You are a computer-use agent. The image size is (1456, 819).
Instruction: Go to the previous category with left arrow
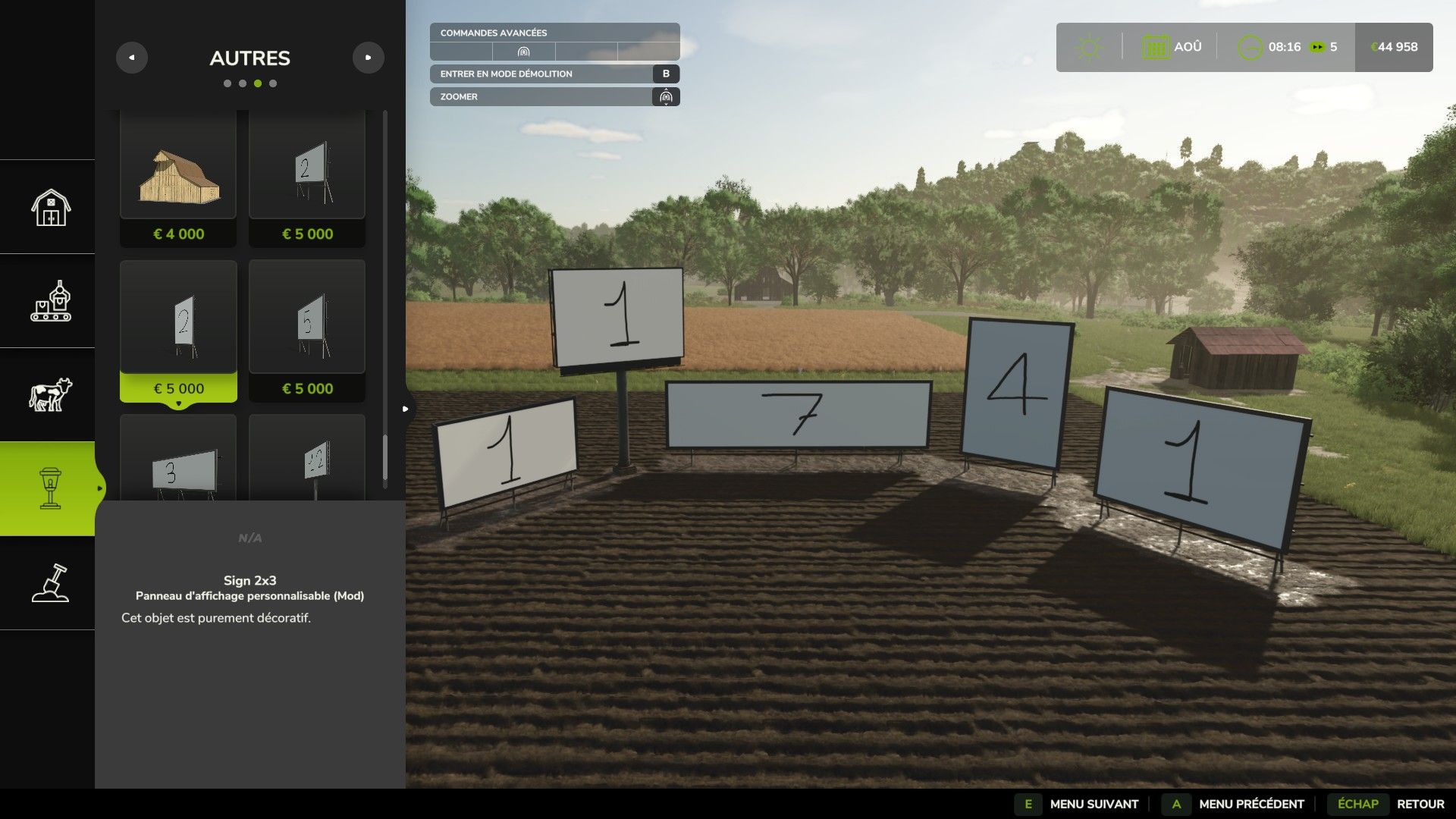(x=132, y=58)
